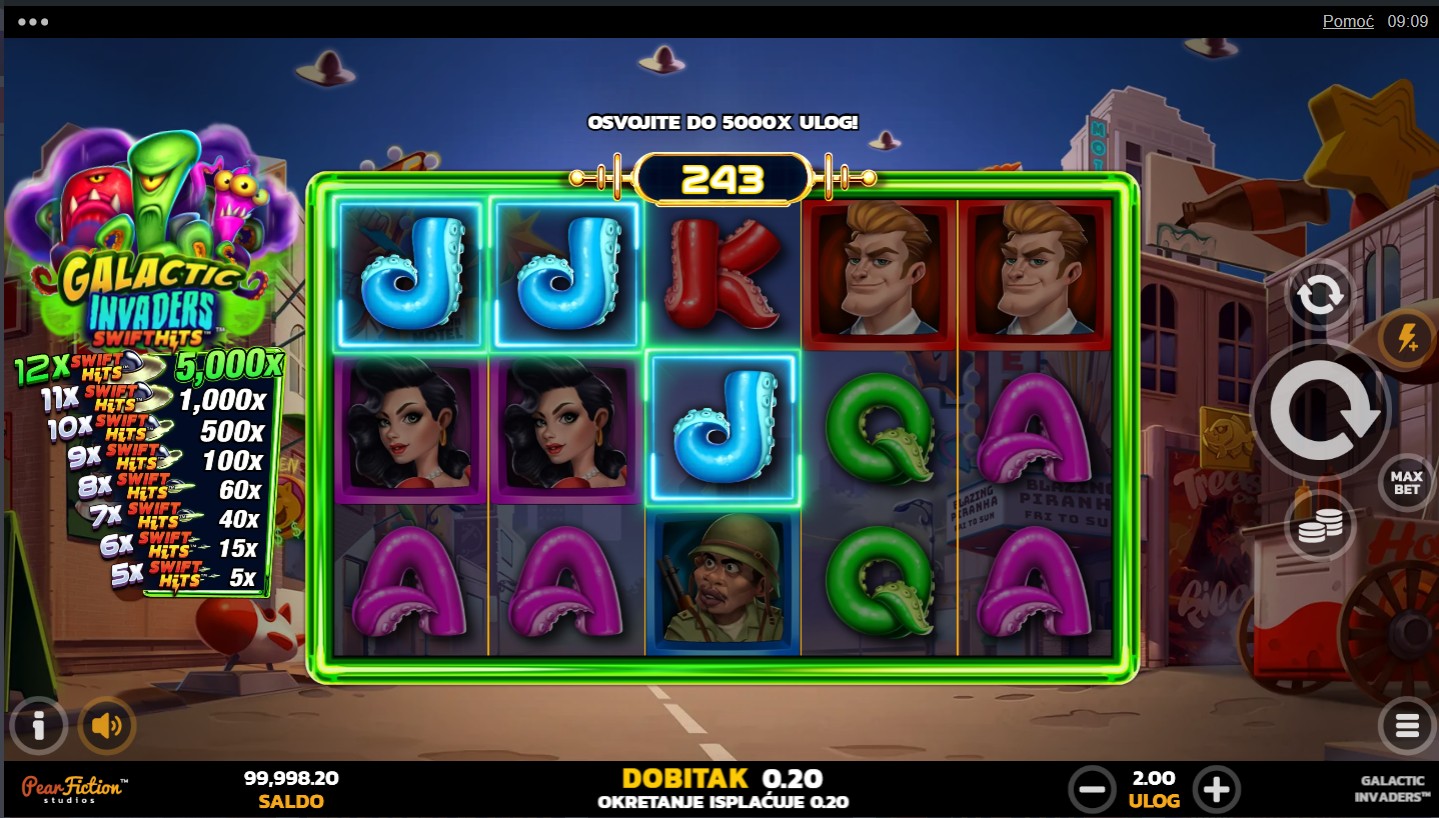1439x818 pixels.
Task: Mute sound with the speaker button
Action: point(106,725)
